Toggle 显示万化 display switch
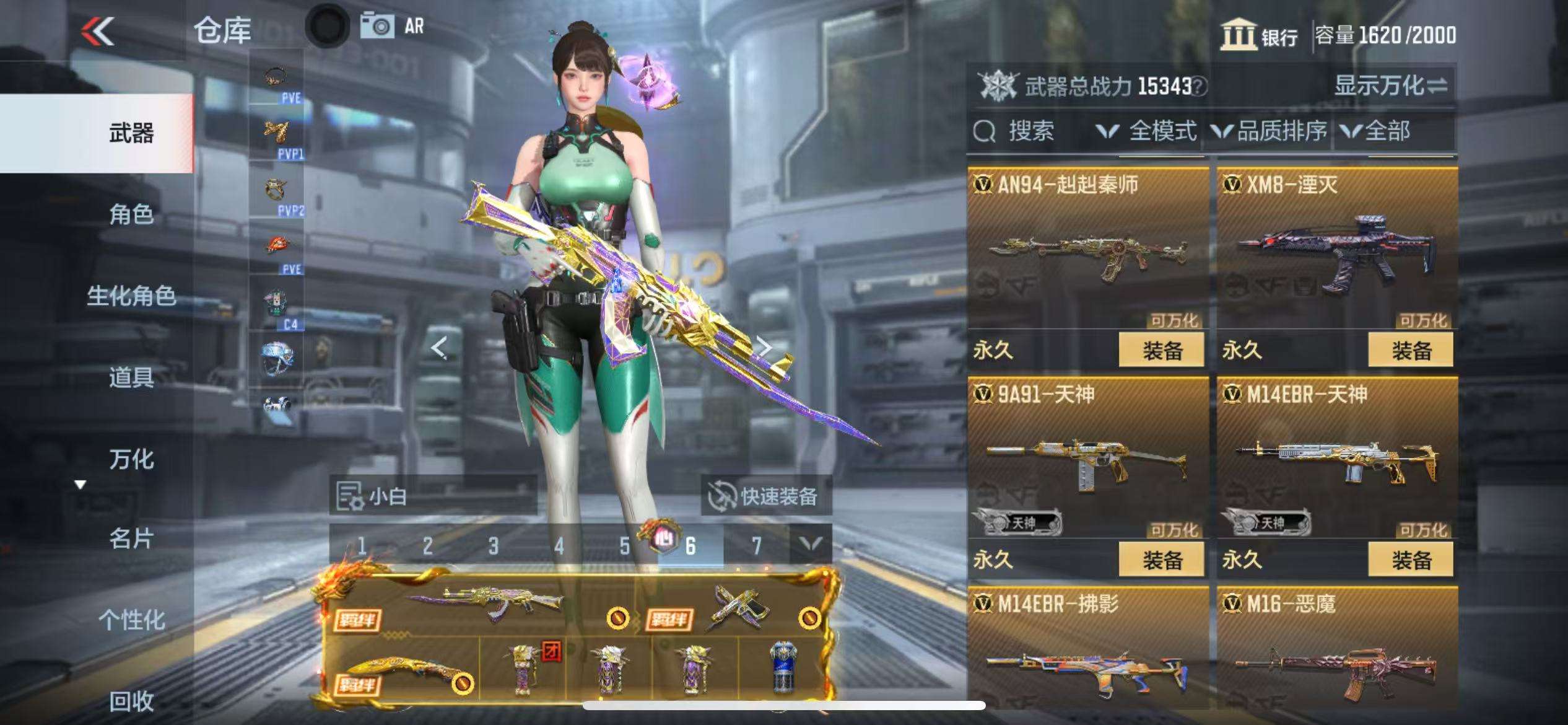The image size is (1568, 725). [x=1390, y=86]
